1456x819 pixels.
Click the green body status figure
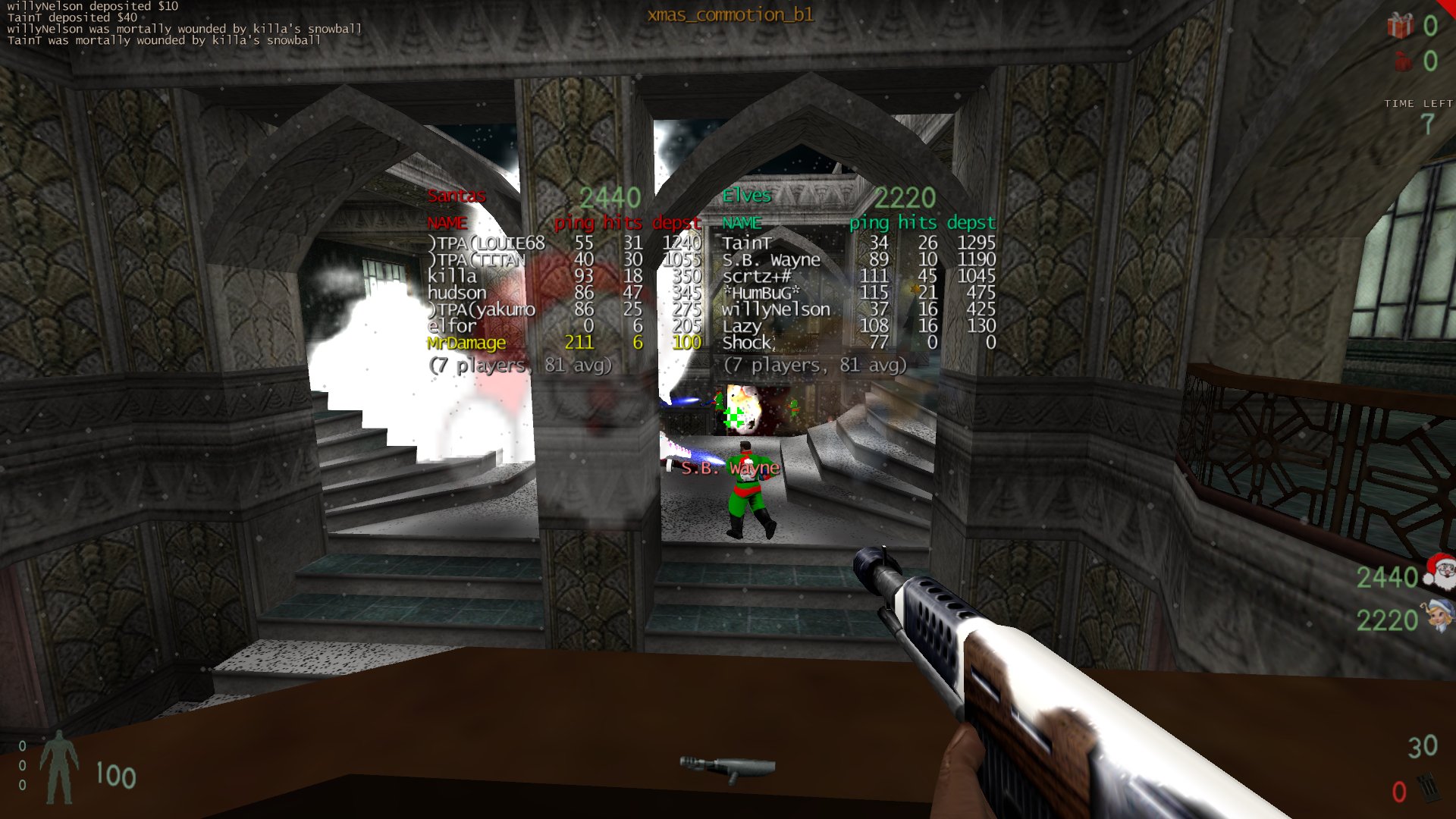[x=59, y=767]
